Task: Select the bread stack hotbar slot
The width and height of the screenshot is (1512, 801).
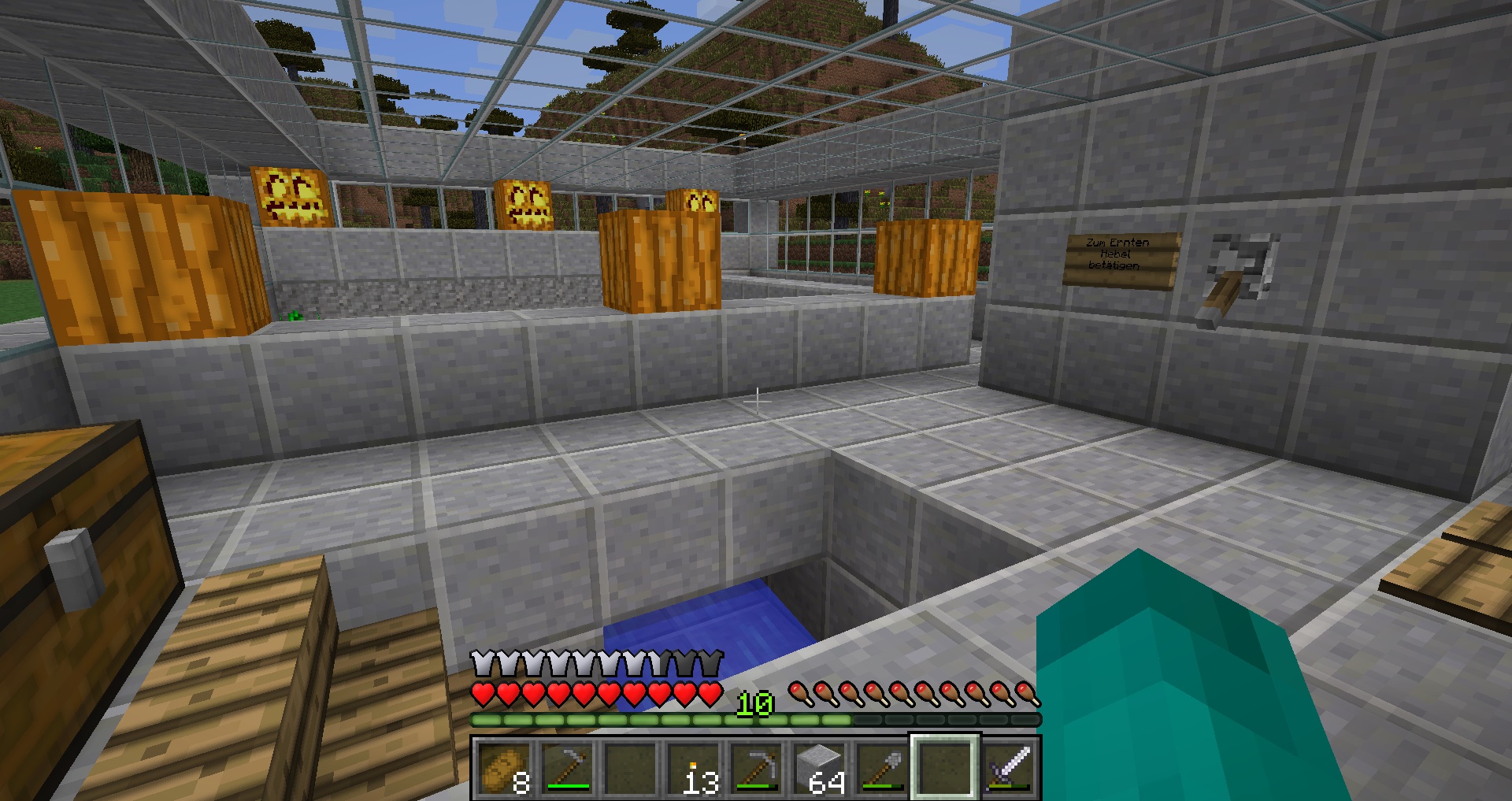Action: click(x=504, y=768)
